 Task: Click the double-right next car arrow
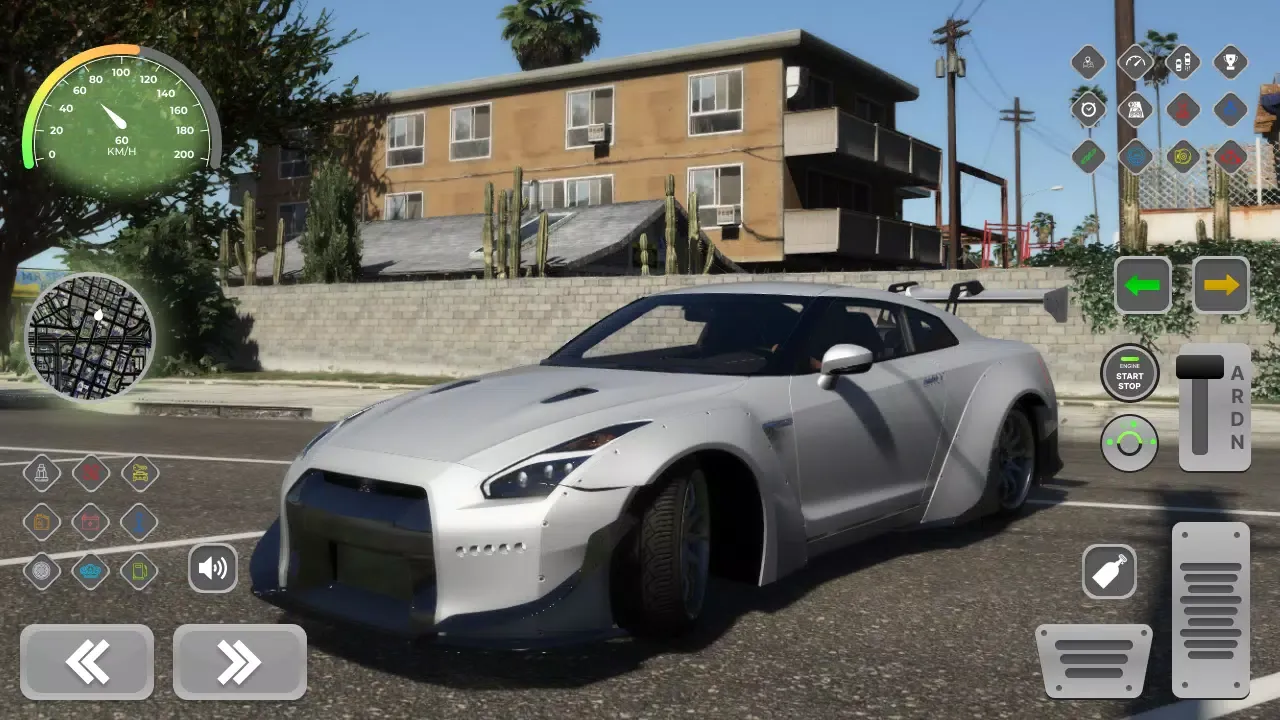coord(239,661)
